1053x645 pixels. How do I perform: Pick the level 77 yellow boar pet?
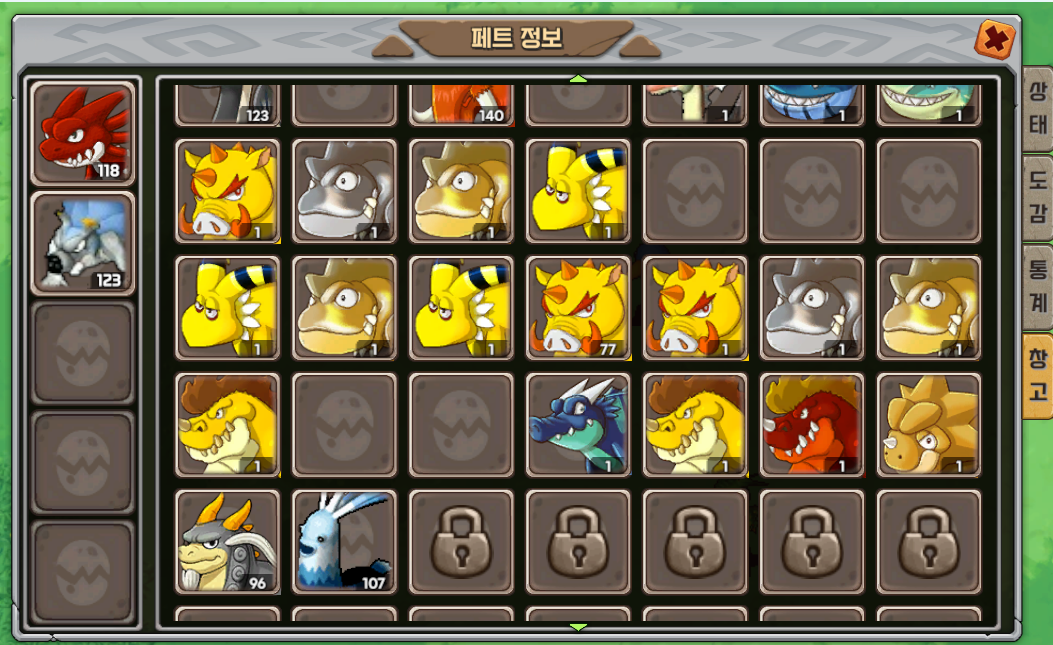point(578,308)
